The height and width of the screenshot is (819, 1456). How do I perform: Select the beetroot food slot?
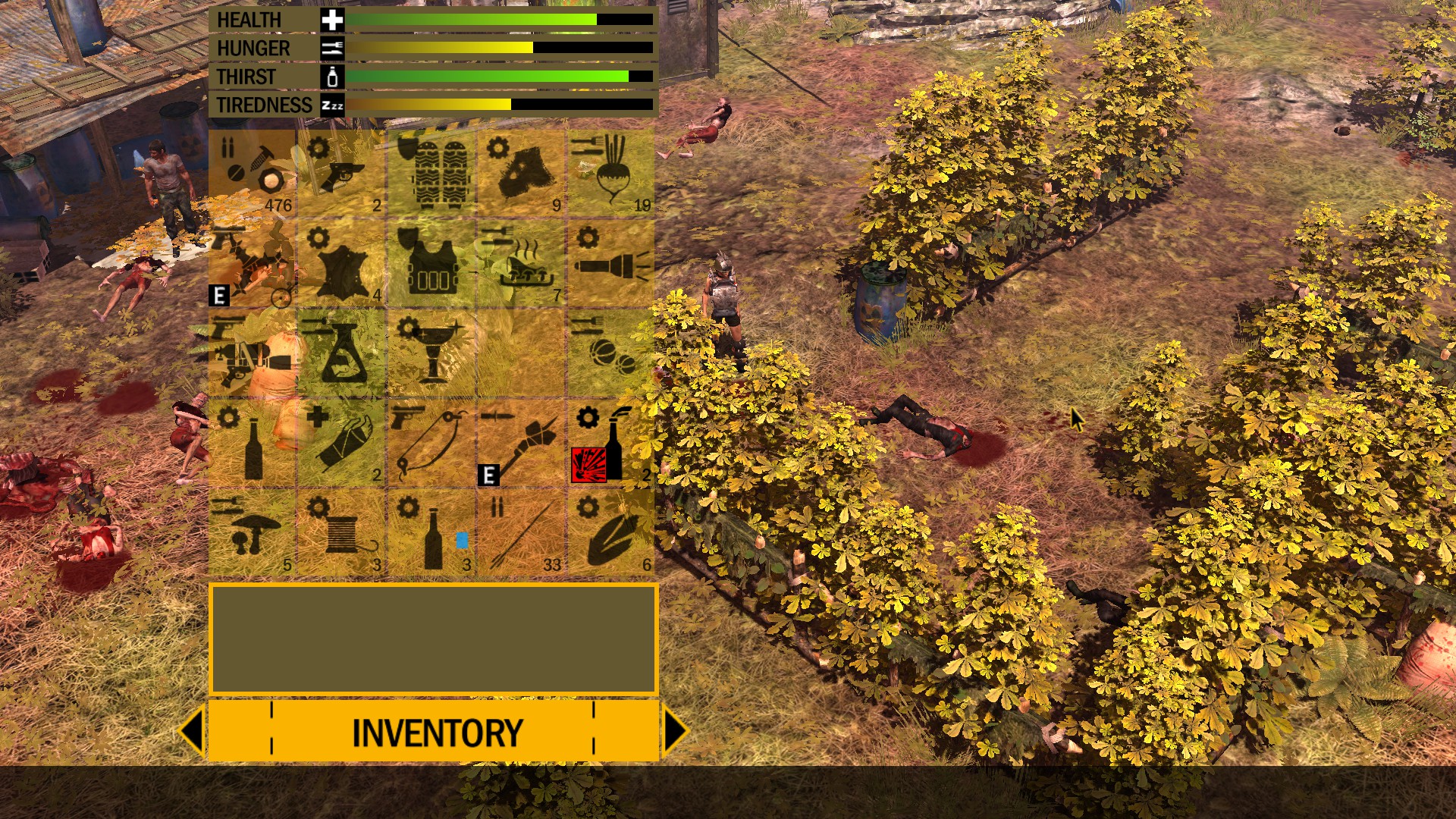[611, 174]
